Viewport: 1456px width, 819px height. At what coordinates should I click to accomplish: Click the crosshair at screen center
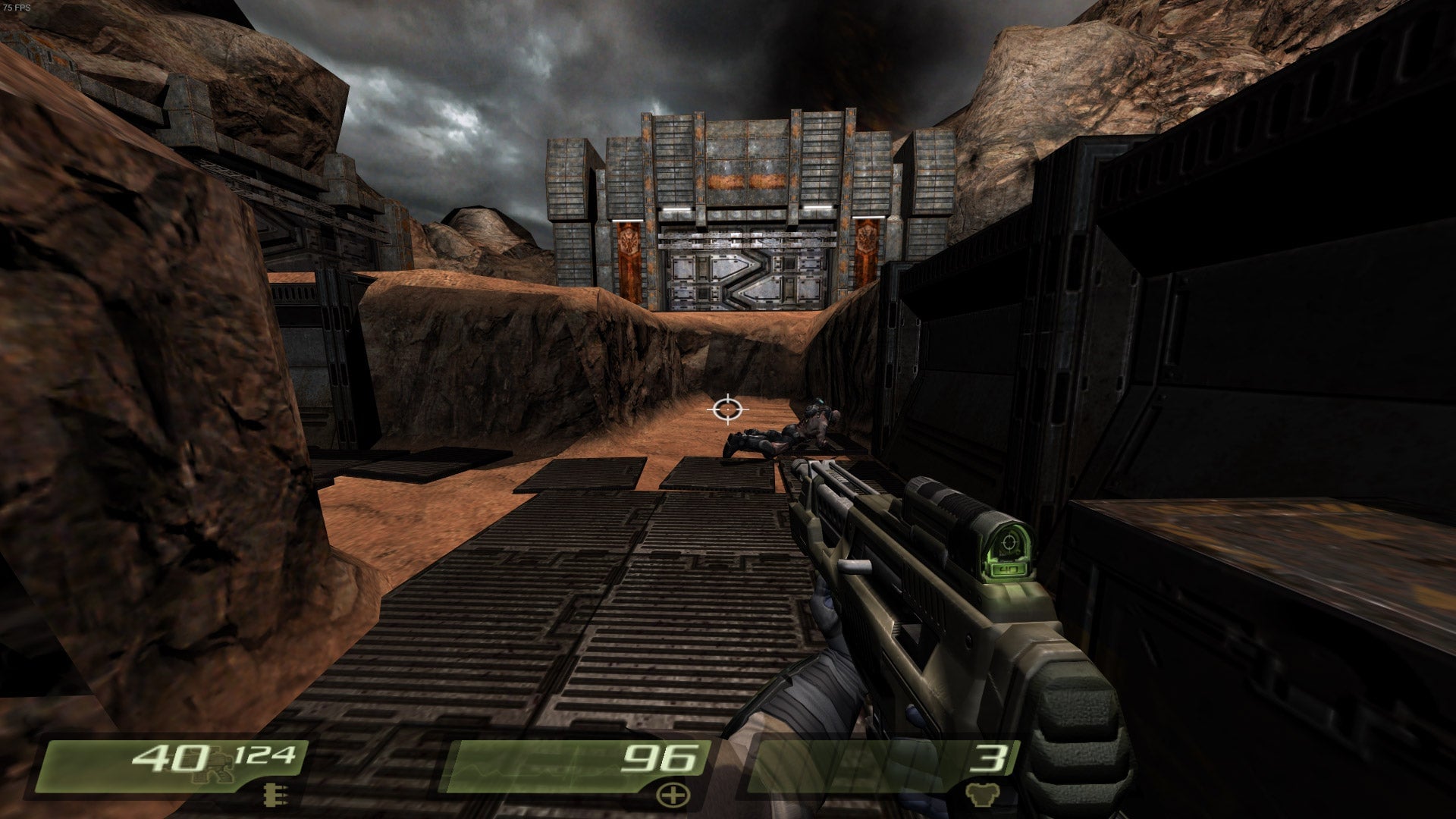[x=727, y=409]
